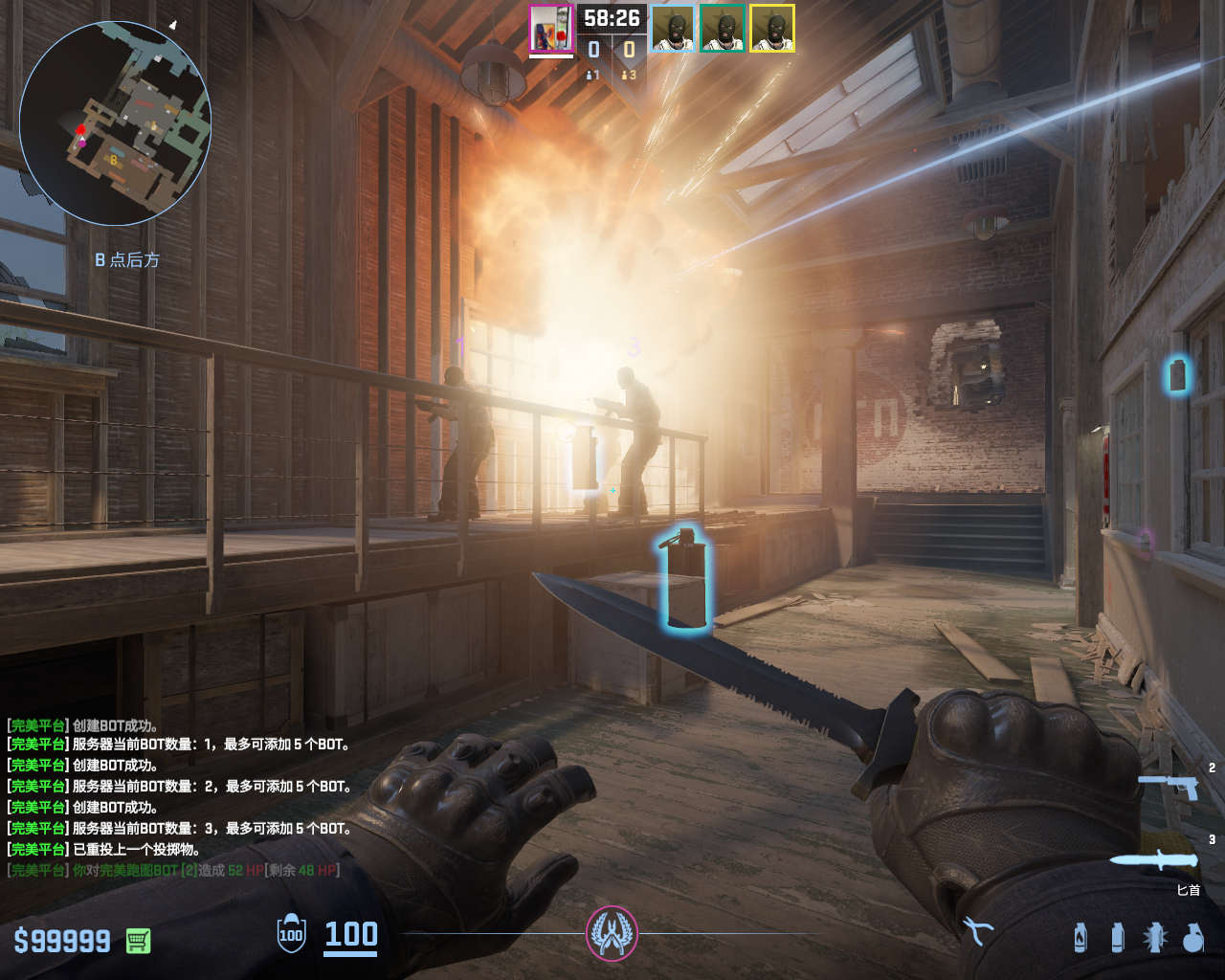Equip the HE grenade icon
The height and width of the screenshot is (980, 1225).
1192,938
